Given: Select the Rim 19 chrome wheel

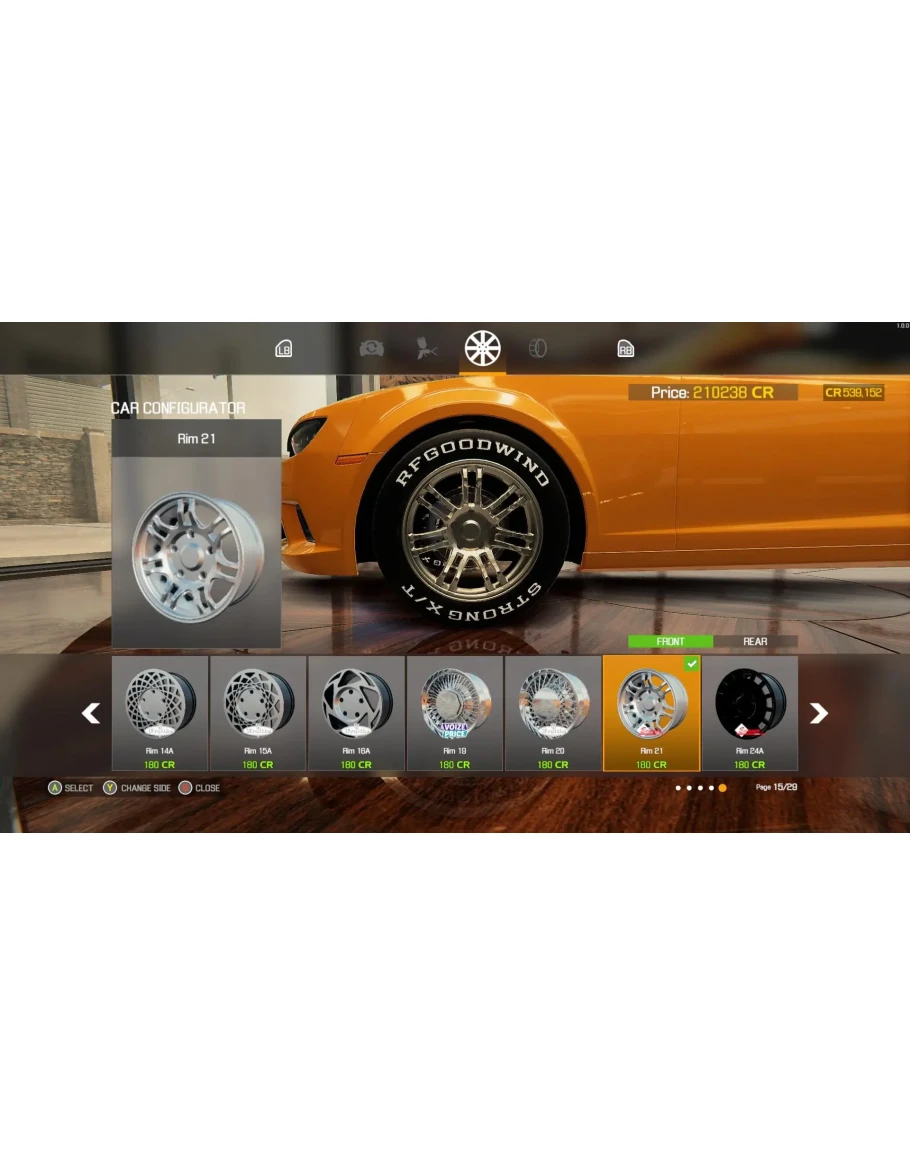Looking at the screenshot, I should (x=454, y=712).
